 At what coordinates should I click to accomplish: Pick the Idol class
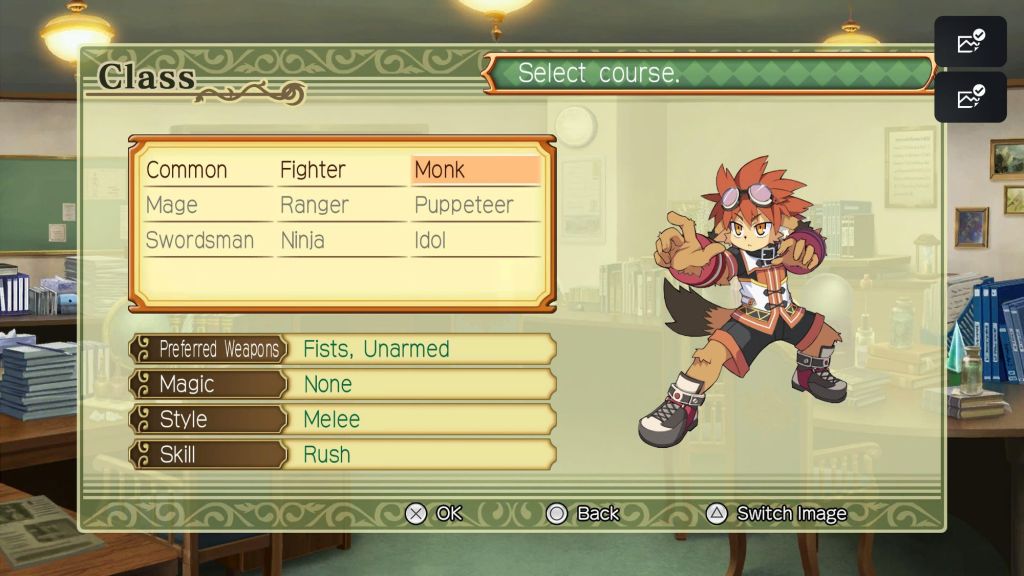click(430, 241)
